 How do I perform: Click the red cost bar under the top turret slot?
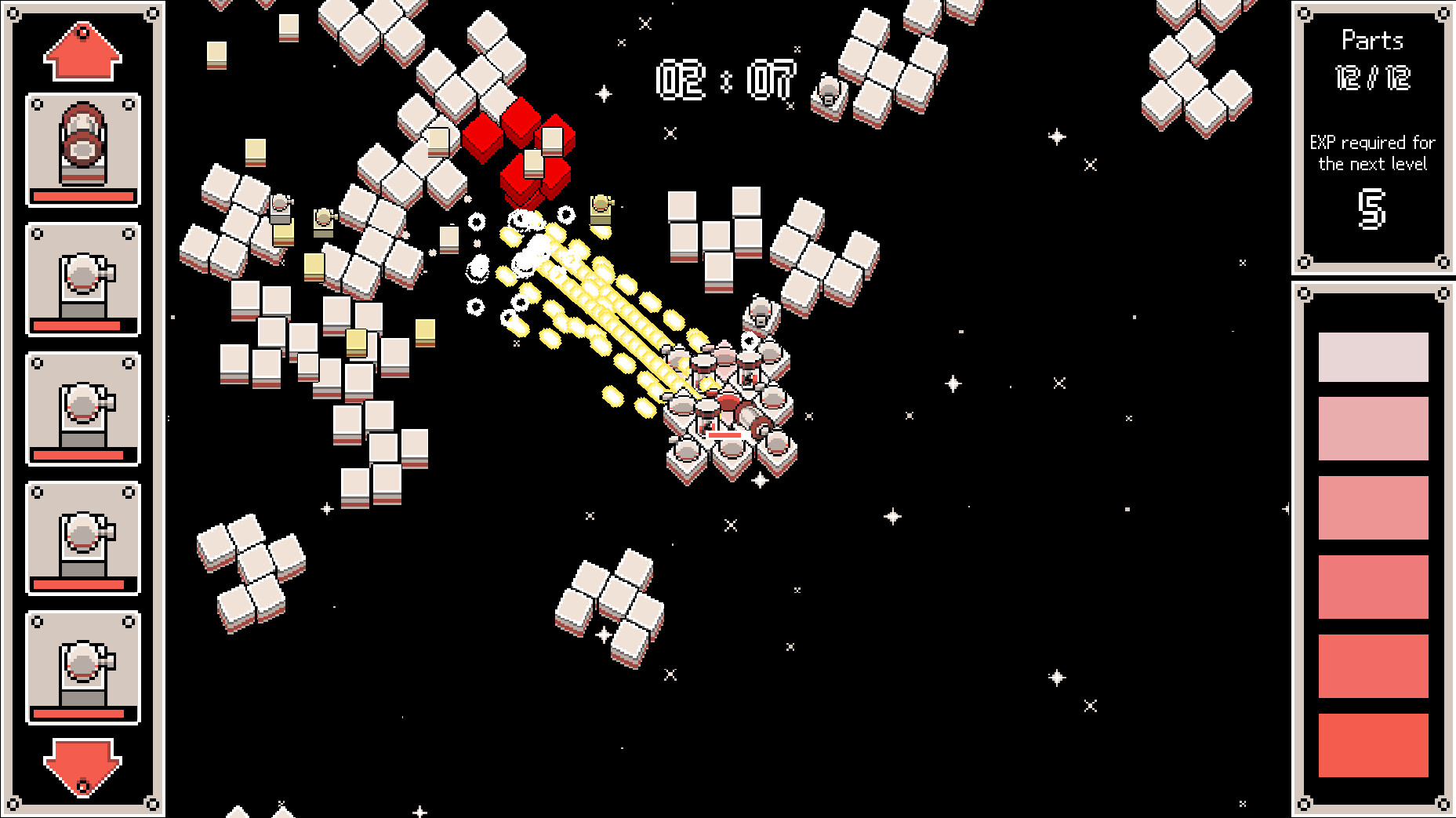tap(82, 196)
